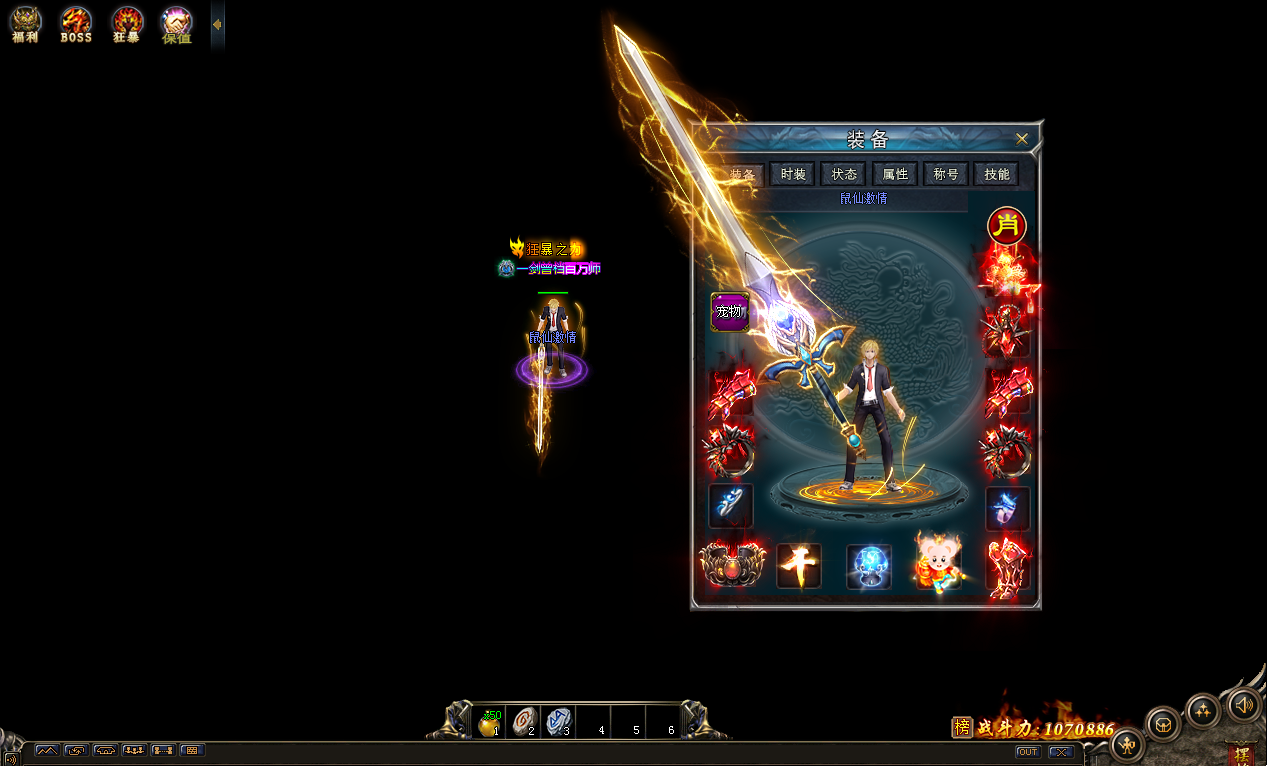This screenshot has width=1268, height=766.
Task: Show the 属性 attributes tab
Action: pyautogui.click(x=895, y=174)
